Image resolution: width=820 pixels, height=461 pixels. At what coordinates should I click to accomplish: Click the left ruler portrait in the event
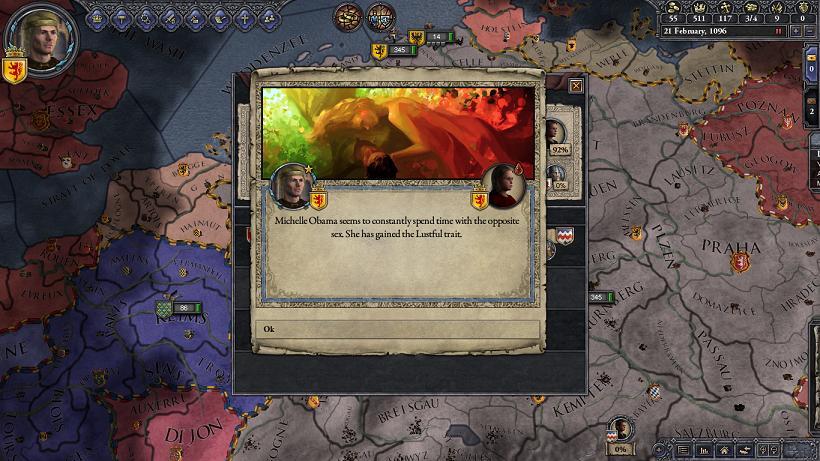[292, 185]
